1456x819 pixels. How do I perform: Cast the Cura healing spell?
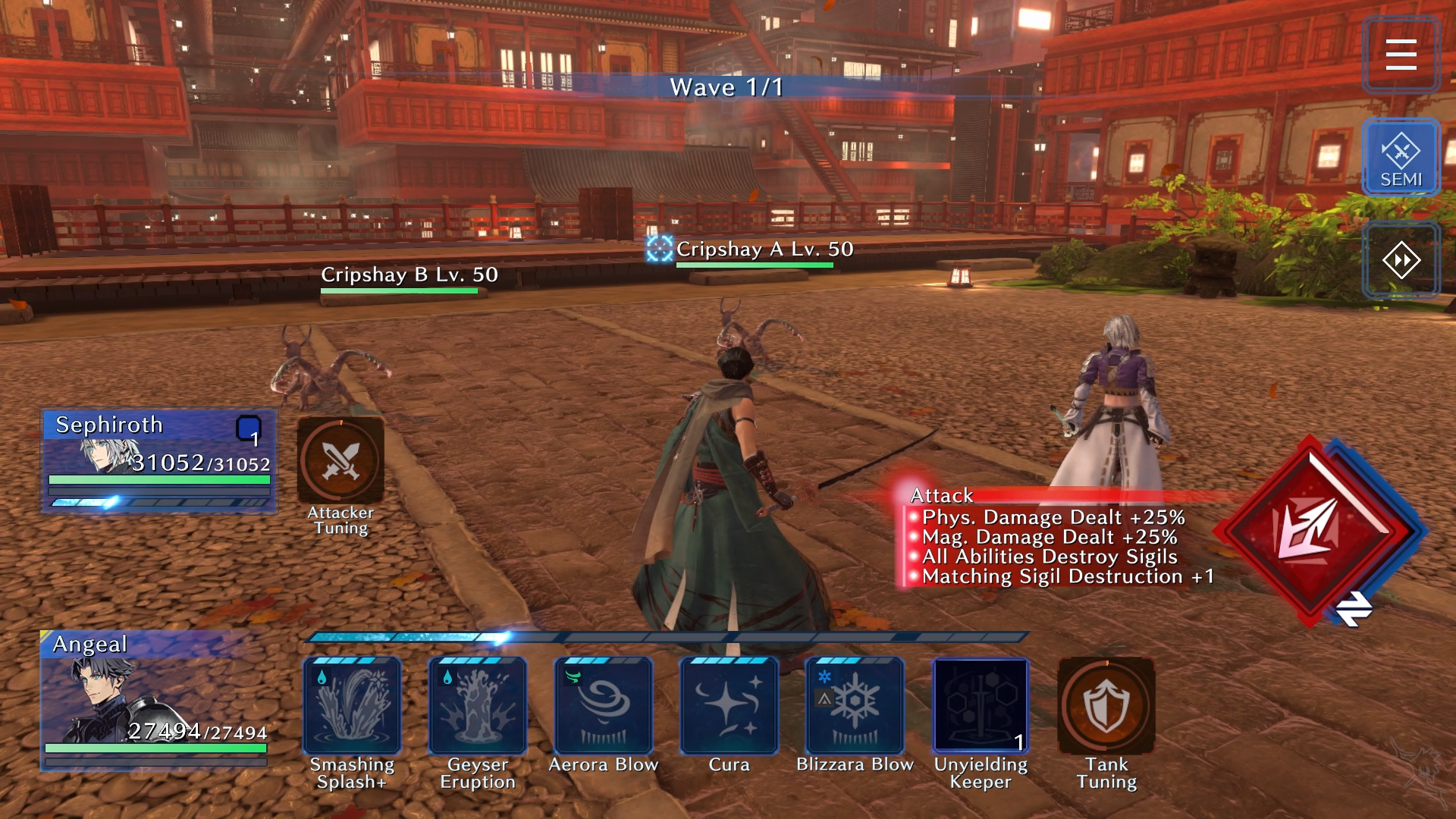coord(730,706)
